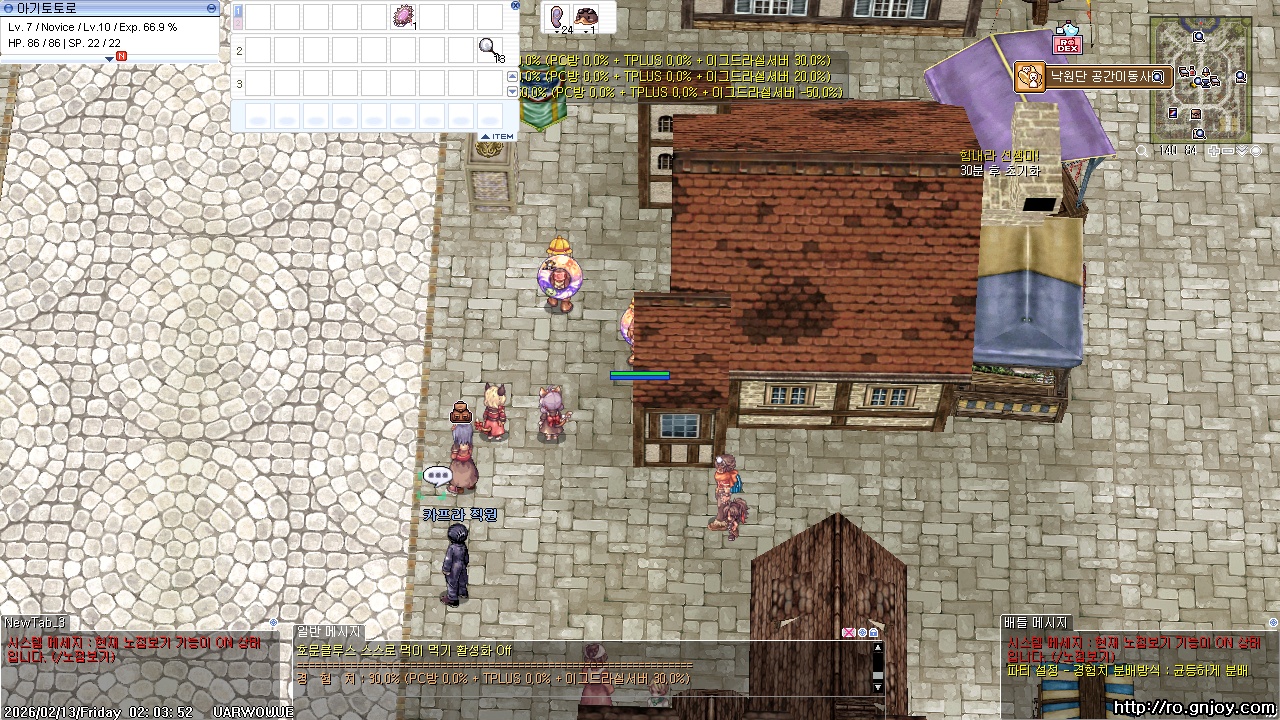Switch to the NewTab.3 chat tab
The width and height of the screenshot is (1280, 720).
click(x=35, y=622)
